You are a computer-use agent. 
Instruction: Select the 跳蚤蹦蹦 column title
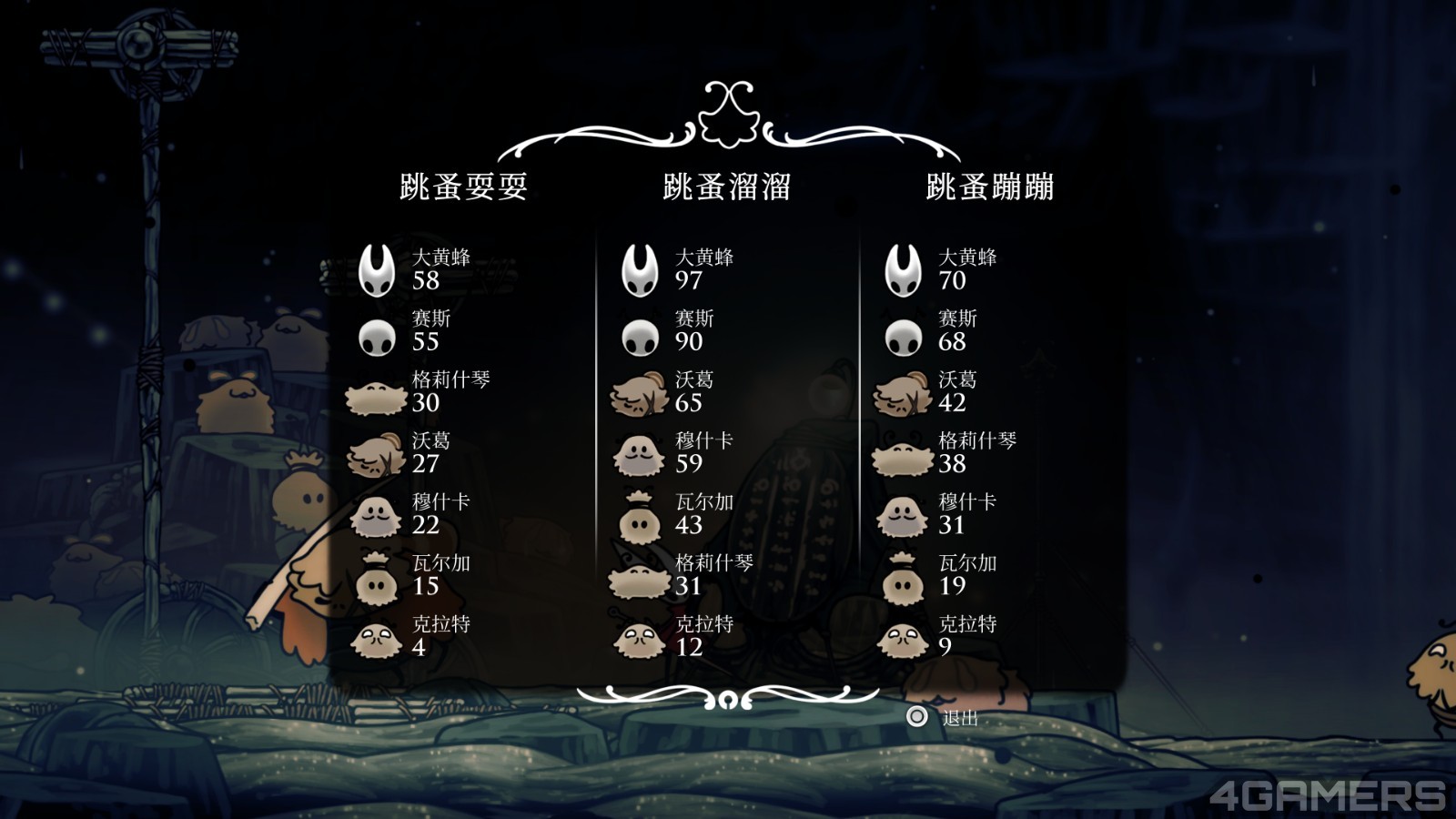pyautogui.click(x=989, y=187)
